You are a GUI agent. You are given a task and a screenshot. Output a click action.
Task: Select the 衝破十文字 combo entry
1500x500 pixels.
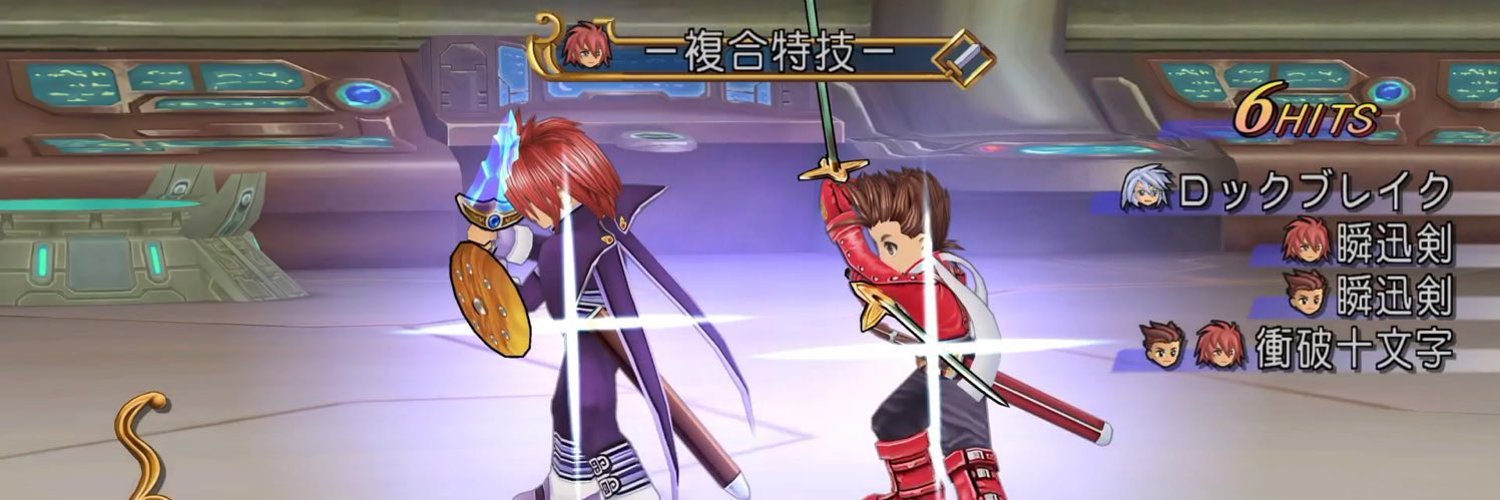pyautogui.click(x=1354, y=349)
